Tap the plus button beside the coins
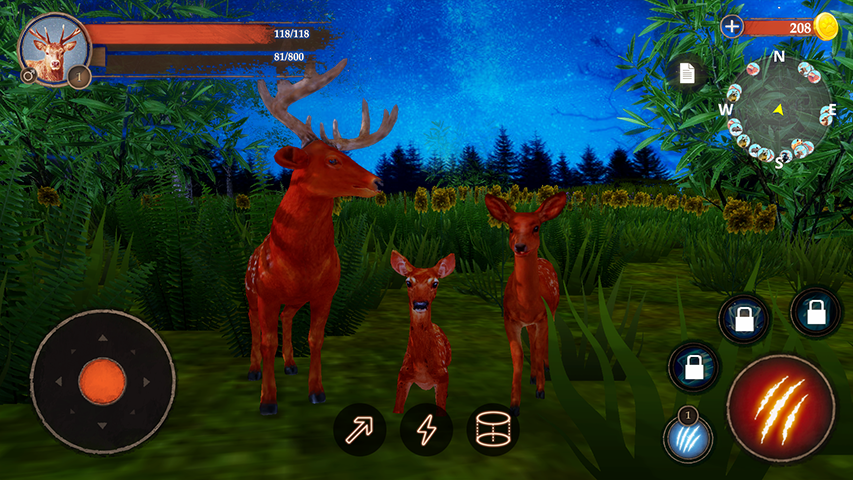The image size is (853, 480). pyautogui.click(x=732, y=27)
